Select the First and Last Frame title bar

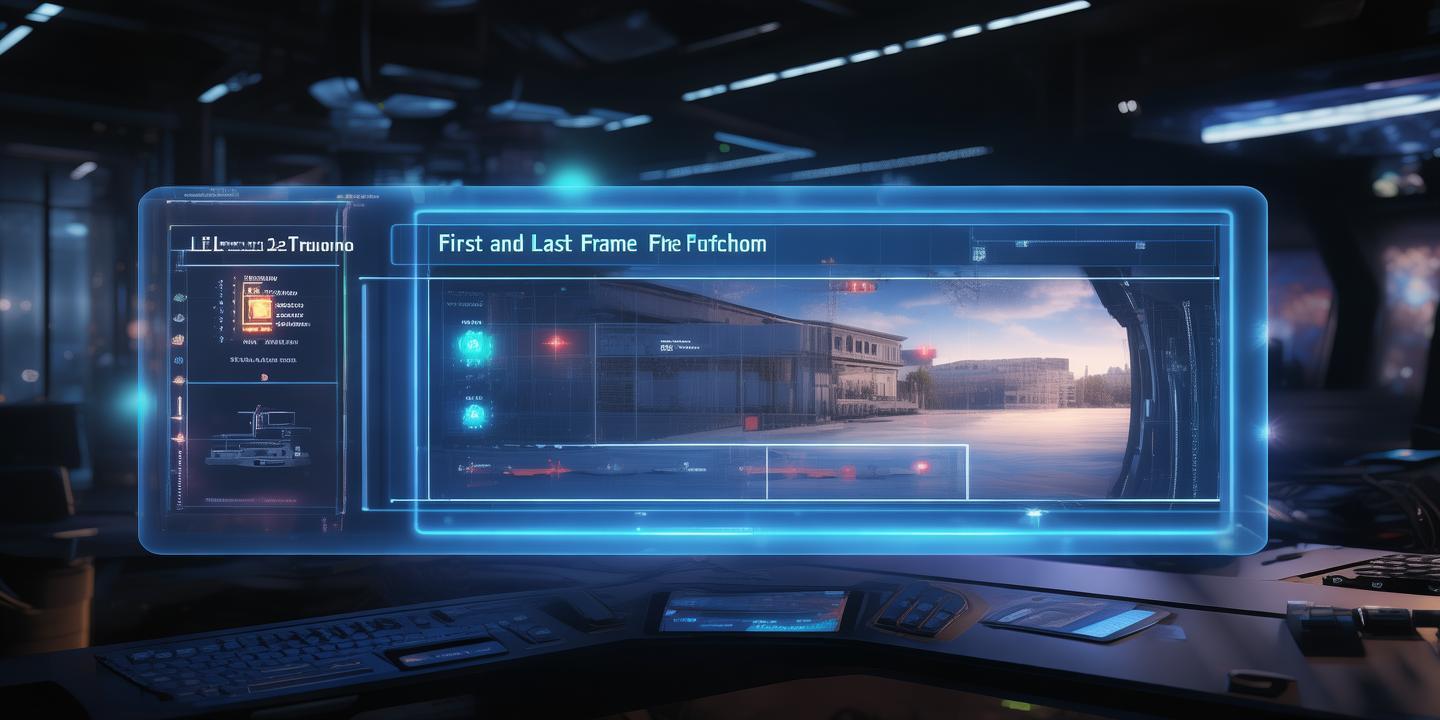[x=602, y=244]
